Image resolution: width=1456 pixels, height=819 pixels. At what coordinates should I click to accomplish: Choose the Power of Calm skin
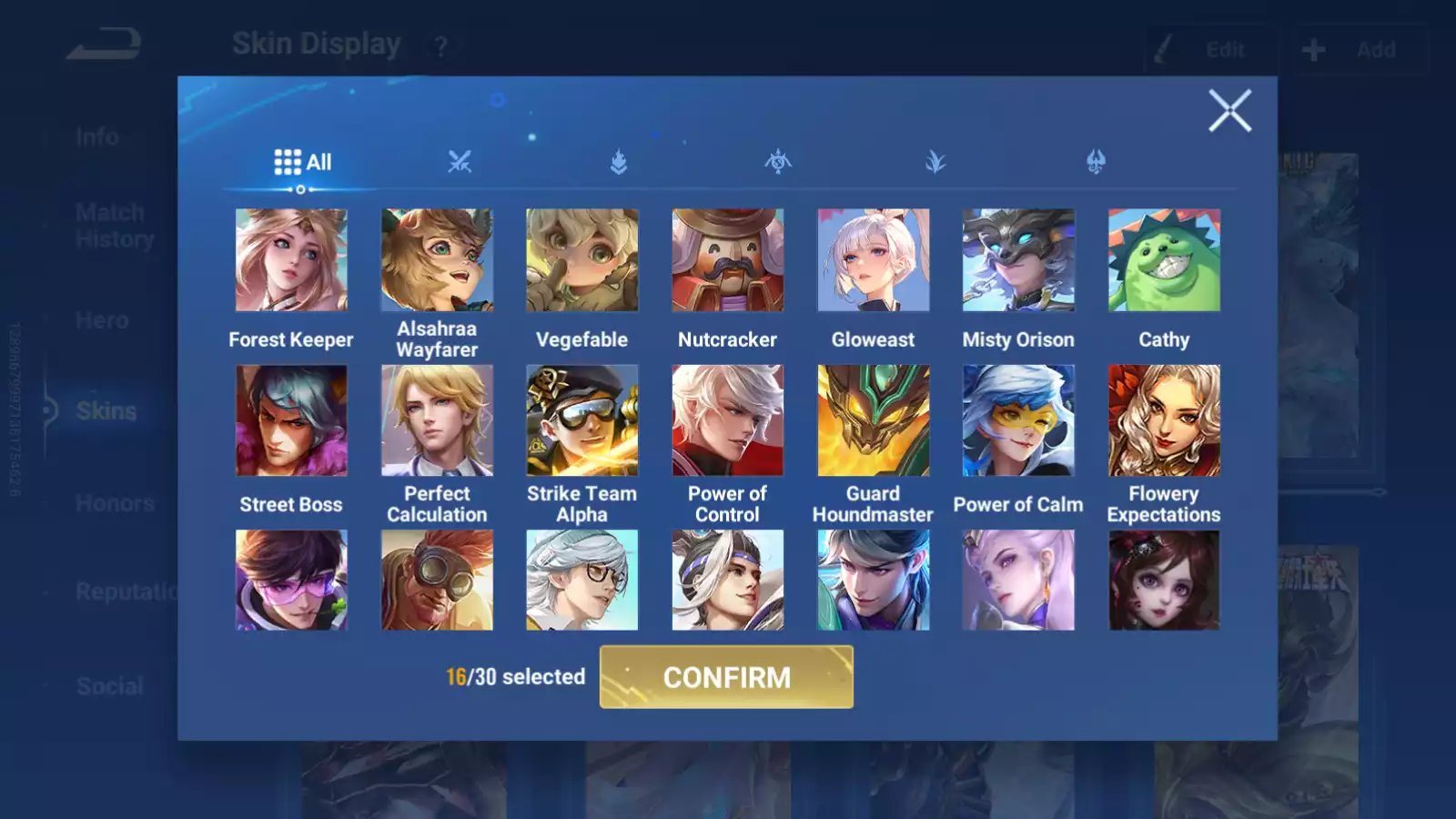(x=1018, y=420)
